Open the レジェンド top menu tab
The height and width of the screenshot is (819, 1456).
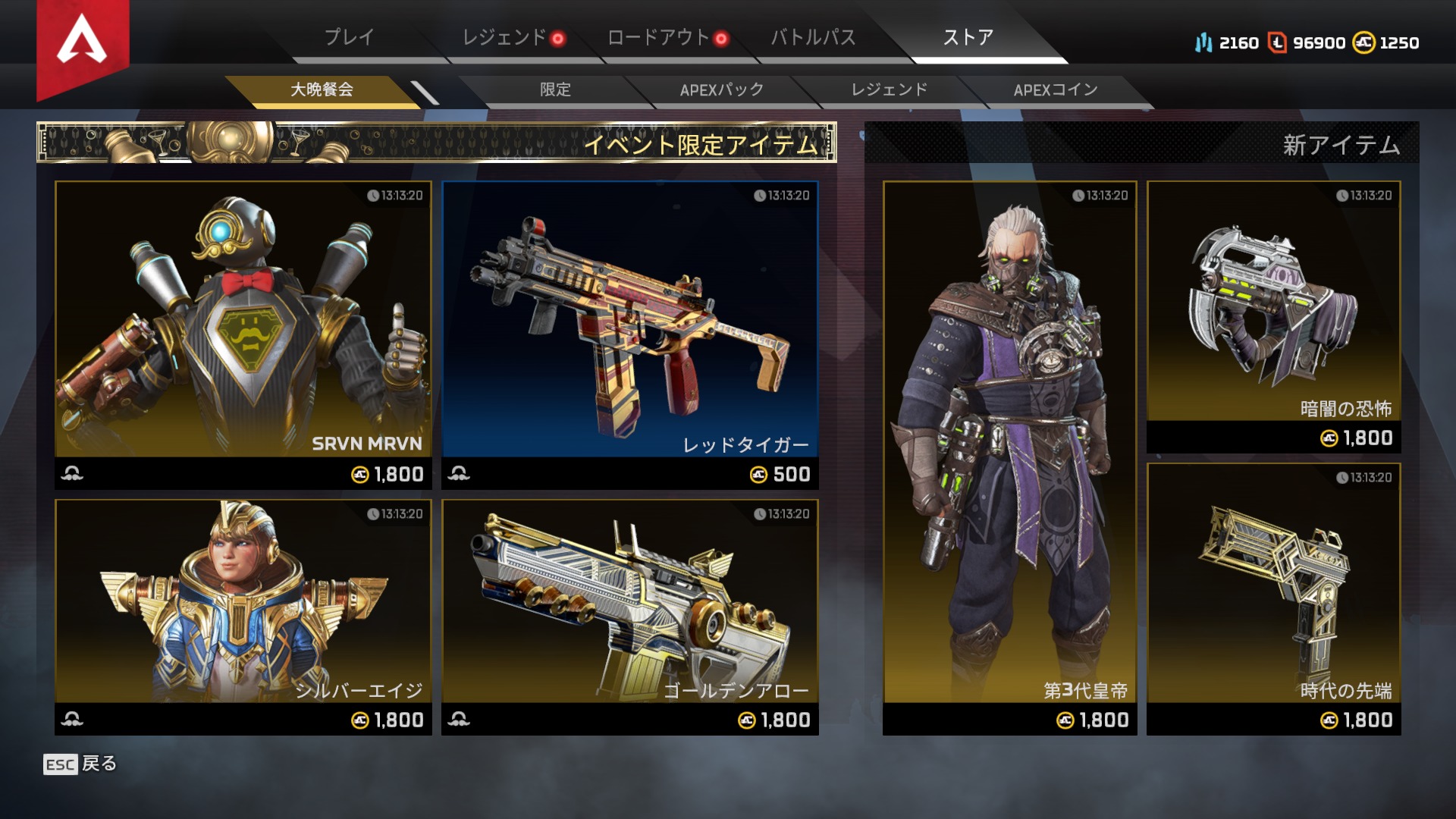[504, 37]
